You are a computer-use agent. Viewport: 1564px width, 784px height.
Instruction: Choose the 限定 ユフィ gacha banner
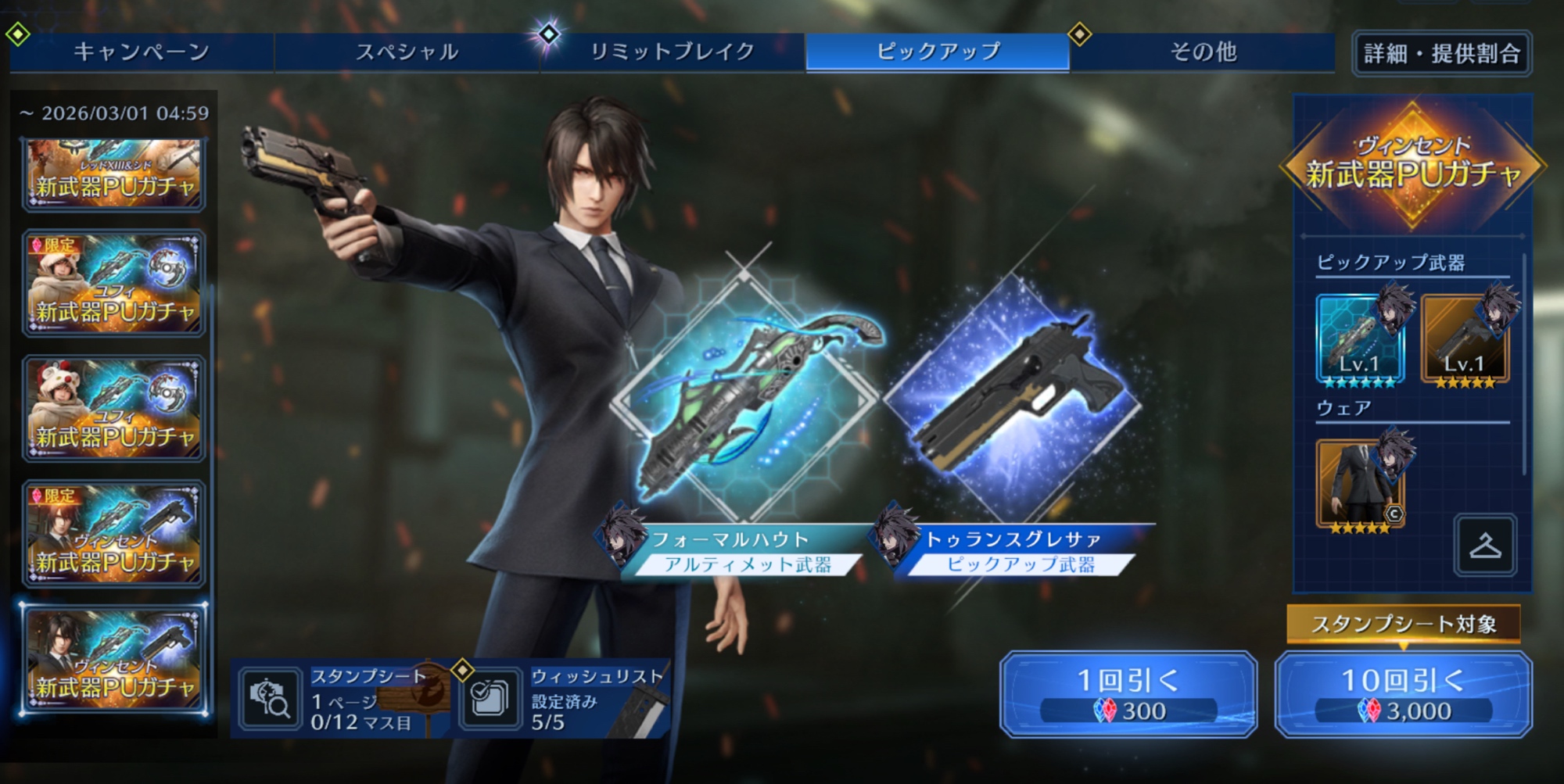(x=114, y=283)
